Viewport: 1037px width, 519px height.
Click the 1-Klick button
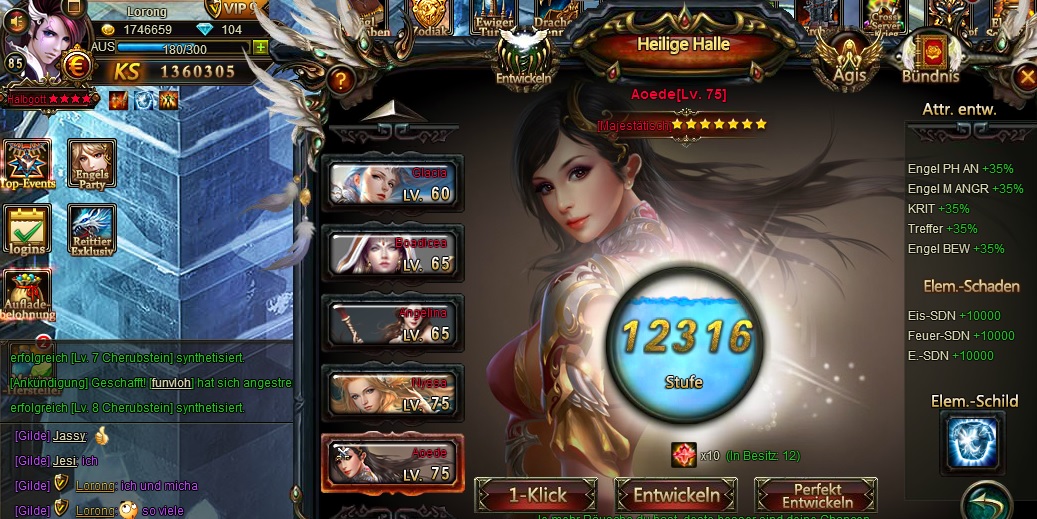pos(537,495)
